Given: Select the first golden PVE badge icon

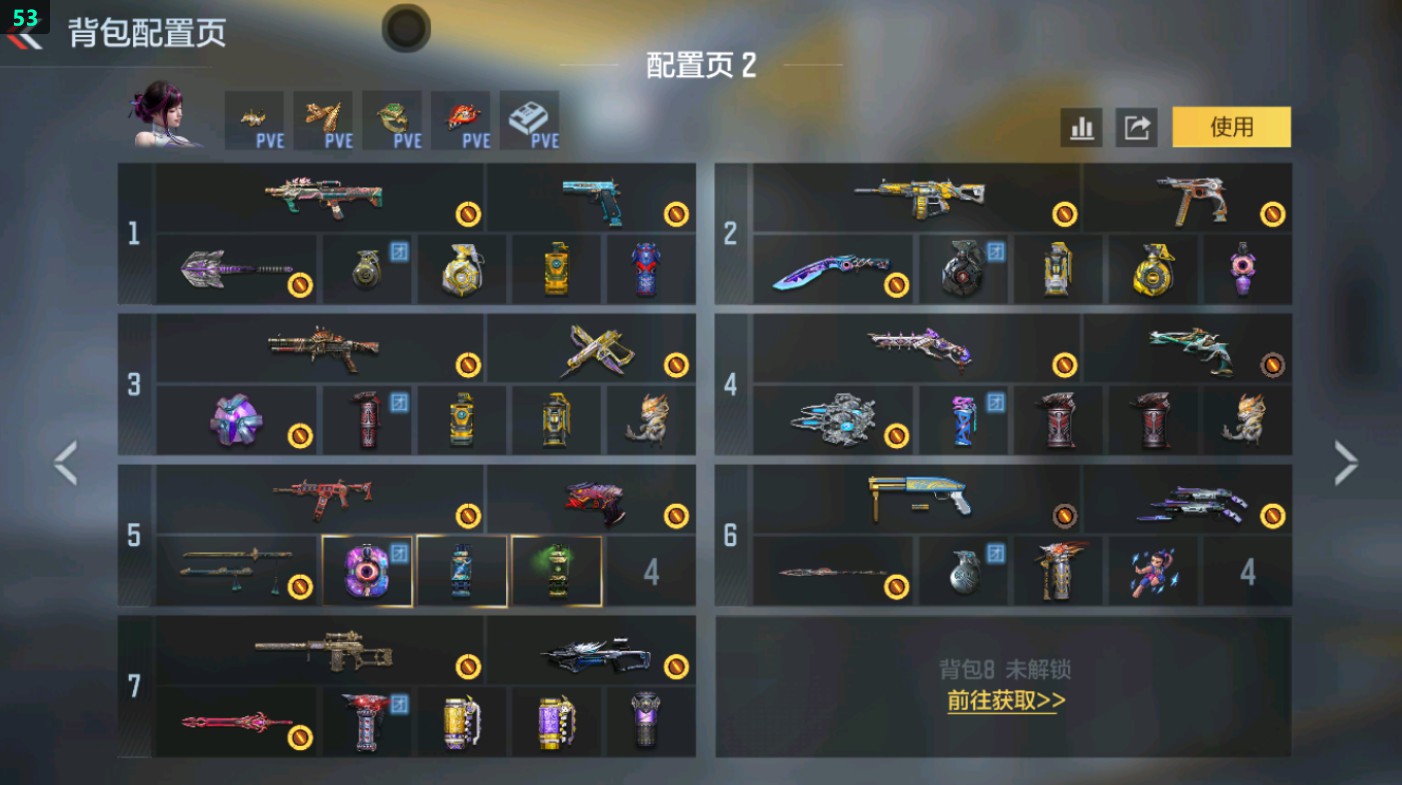Looking at the screenshot, I should [256, 119].
